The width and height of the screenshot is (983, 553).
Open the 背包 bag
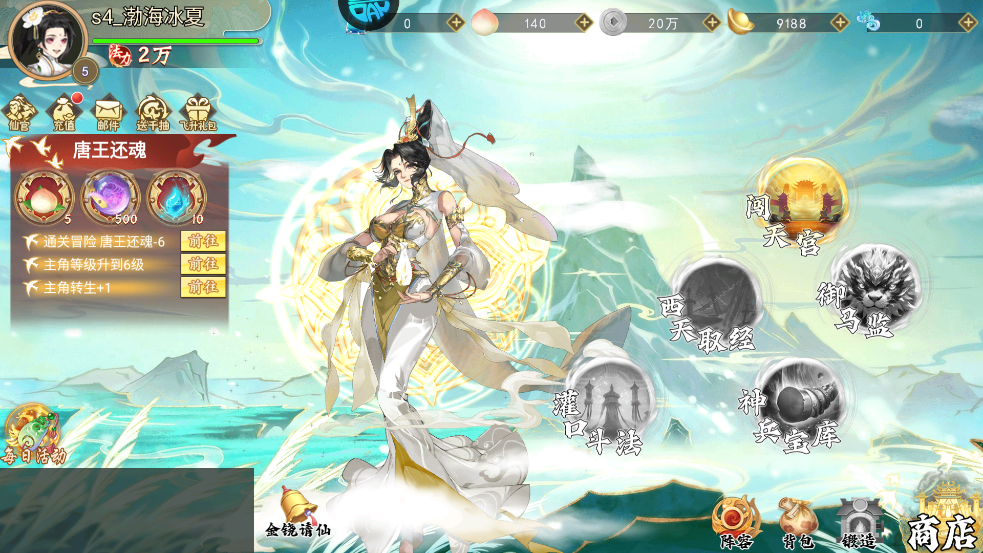[x=796, y=522]
